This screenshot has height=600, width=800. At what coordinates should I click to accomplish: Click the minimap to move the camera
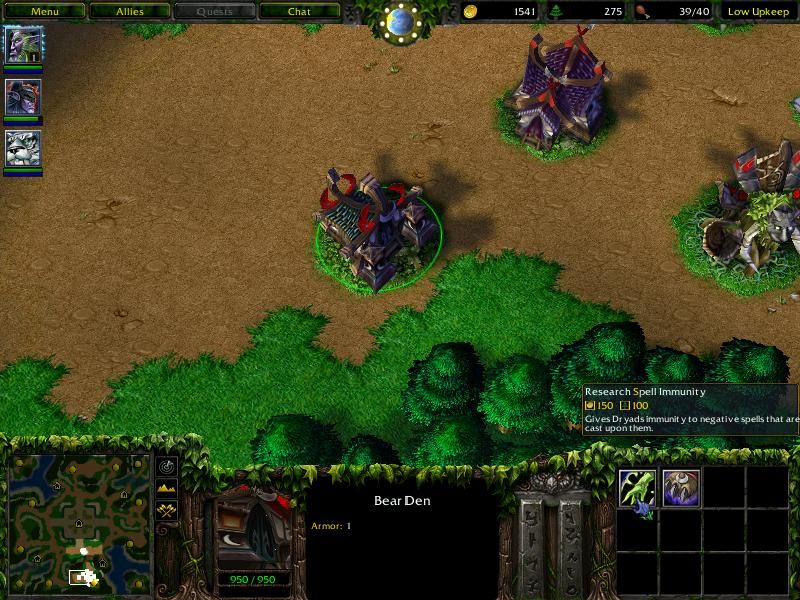[80, 520]
